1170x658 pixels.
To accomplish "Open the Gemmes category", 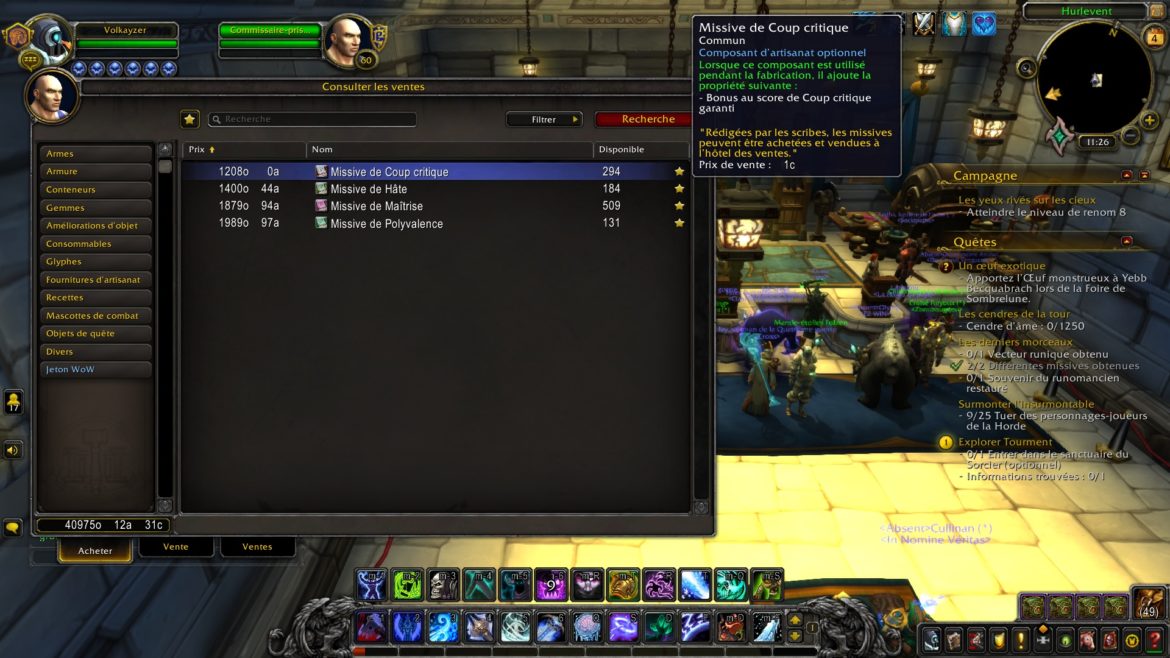I will pyautogui.click(x=95, y=208).
